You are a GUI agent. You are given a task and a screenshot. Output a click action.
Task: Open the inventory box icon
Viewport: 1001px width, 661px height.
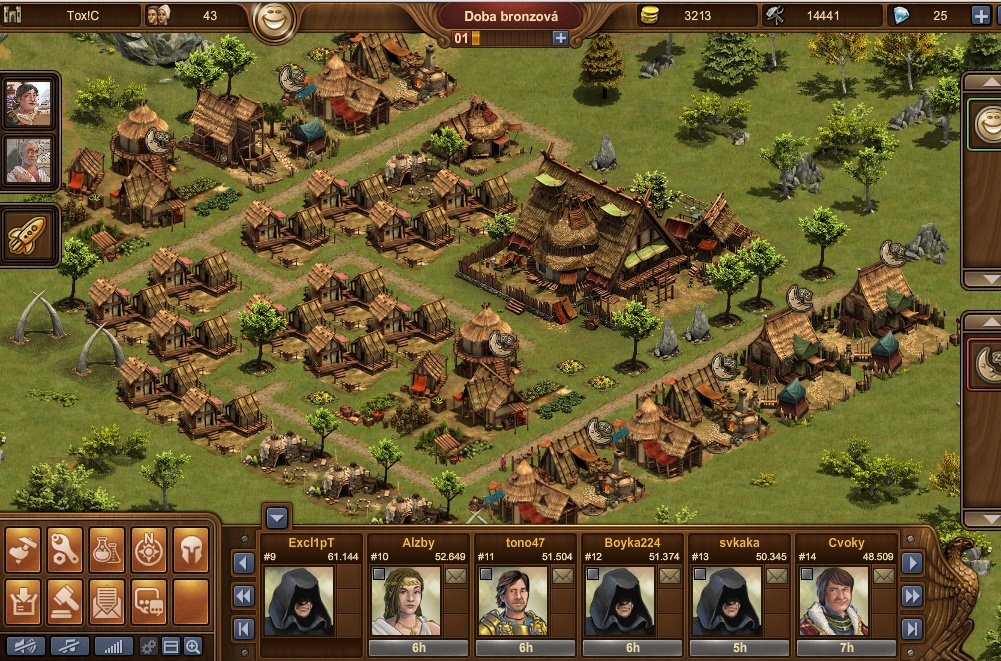point(23,601)
